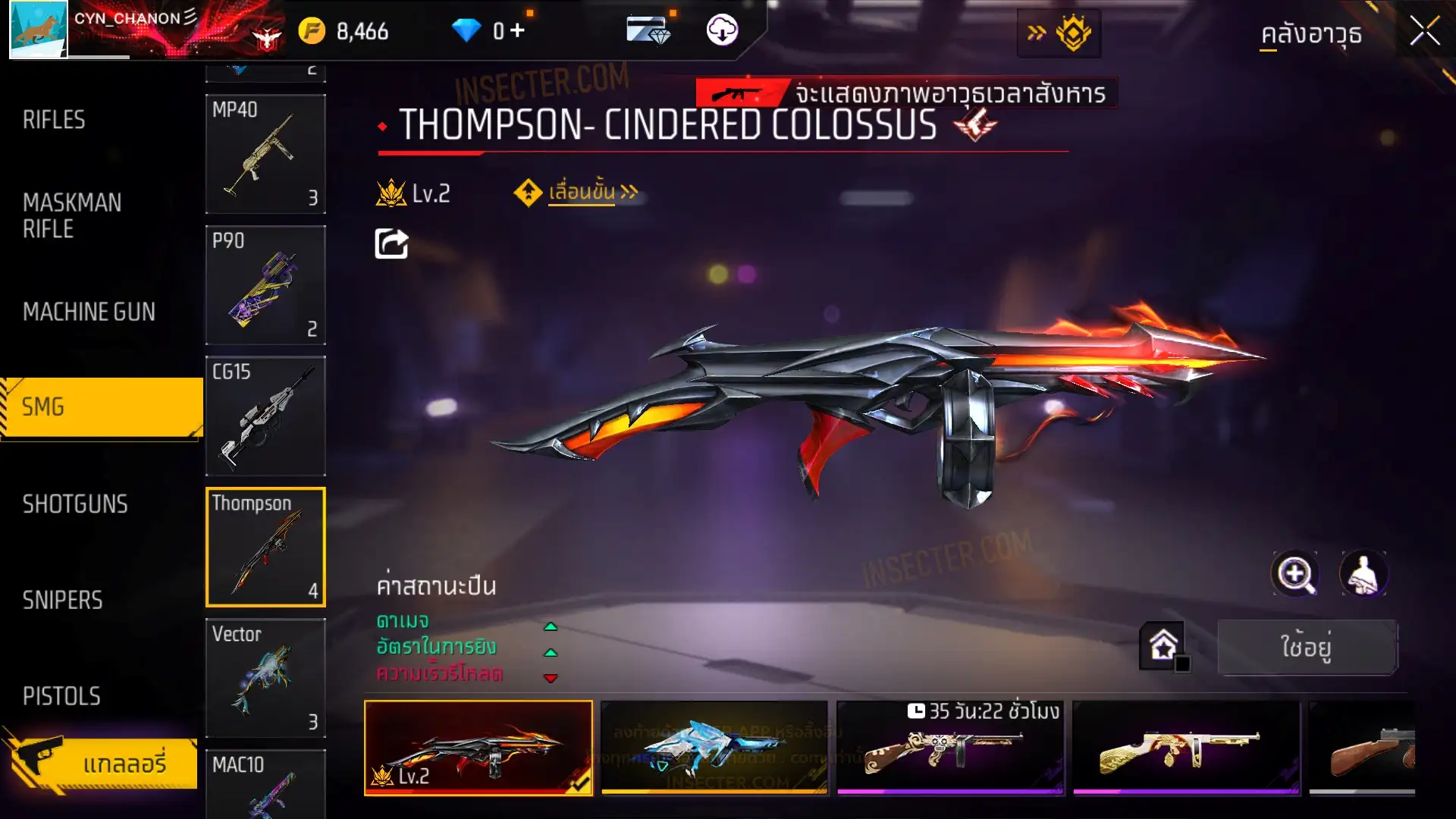
Task: Open the MAC10 weapon tile
Action: tap(265, 785)
